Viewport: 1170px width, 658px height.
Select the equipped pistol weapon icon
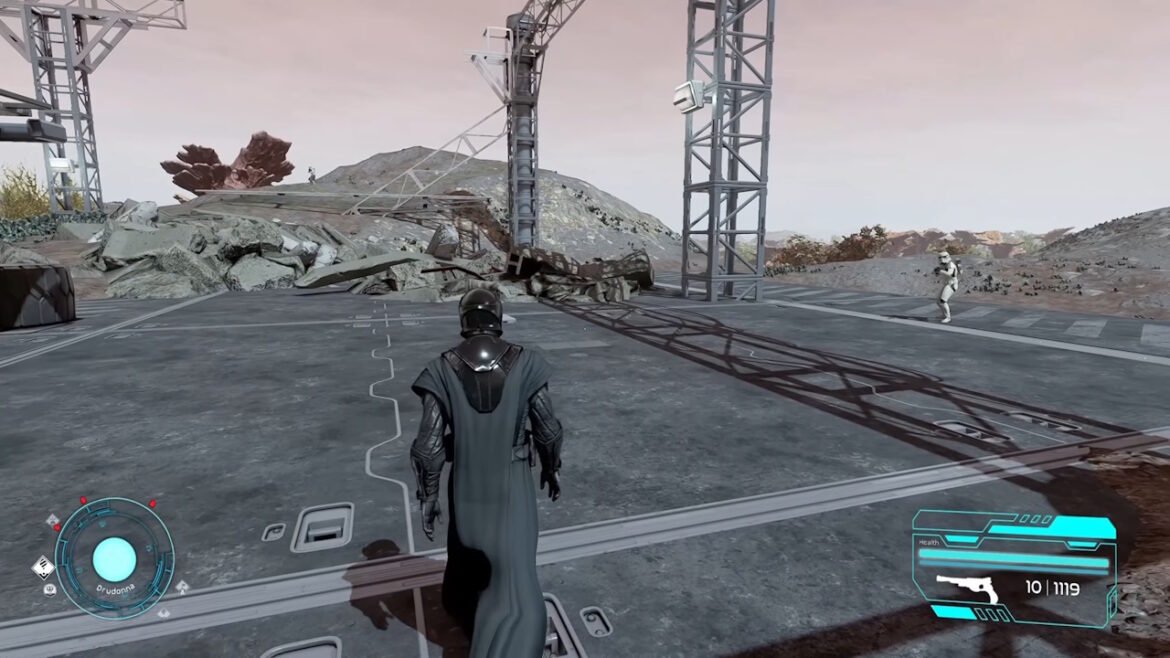pos(967,589)
